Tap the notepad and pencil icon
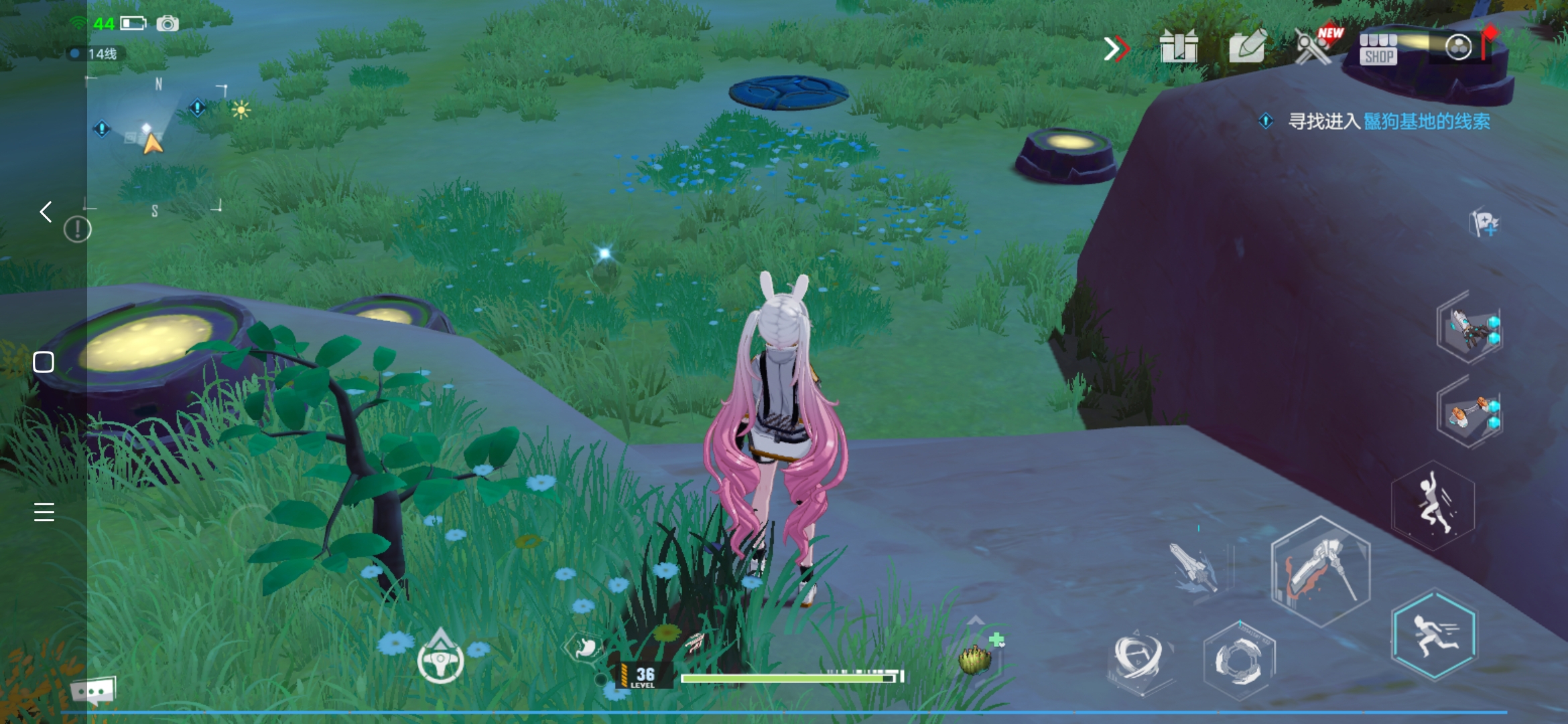Viewport: 1568px width, 724px height. [x=1247, y=46]
